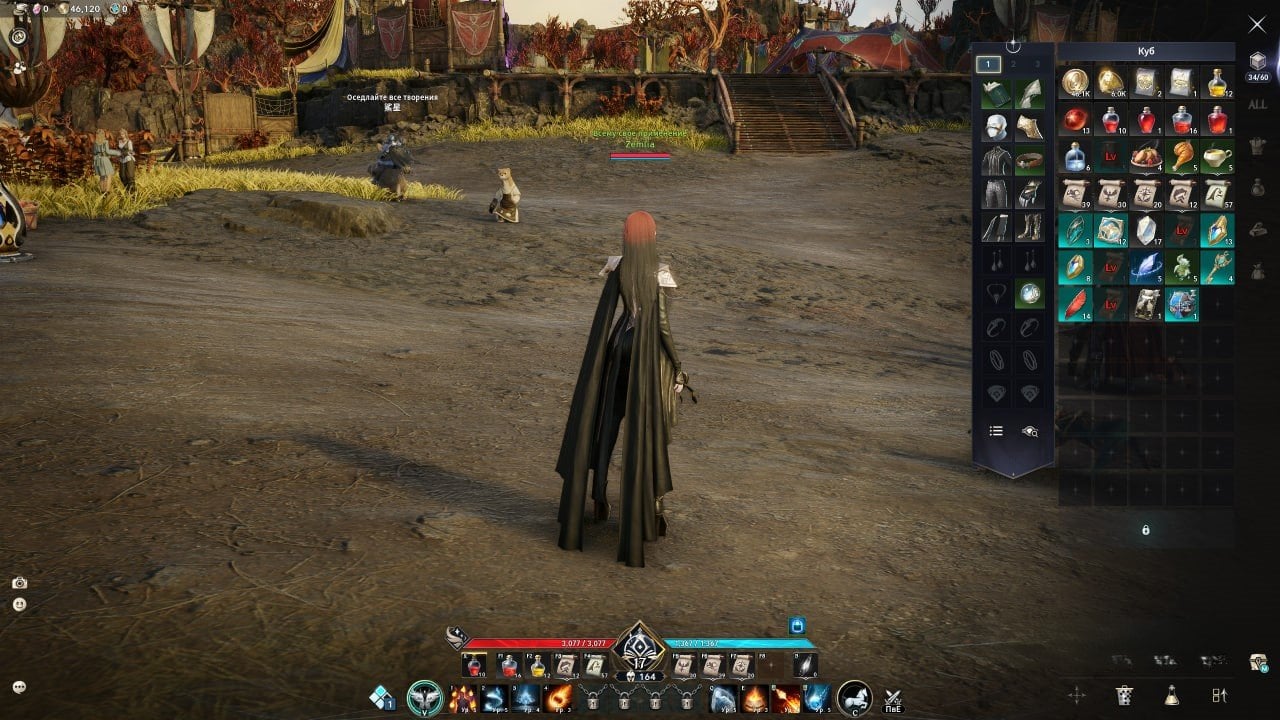Summon the mount with horse icon
Screen dimensions: 1280x720
(x=853, y=697)
